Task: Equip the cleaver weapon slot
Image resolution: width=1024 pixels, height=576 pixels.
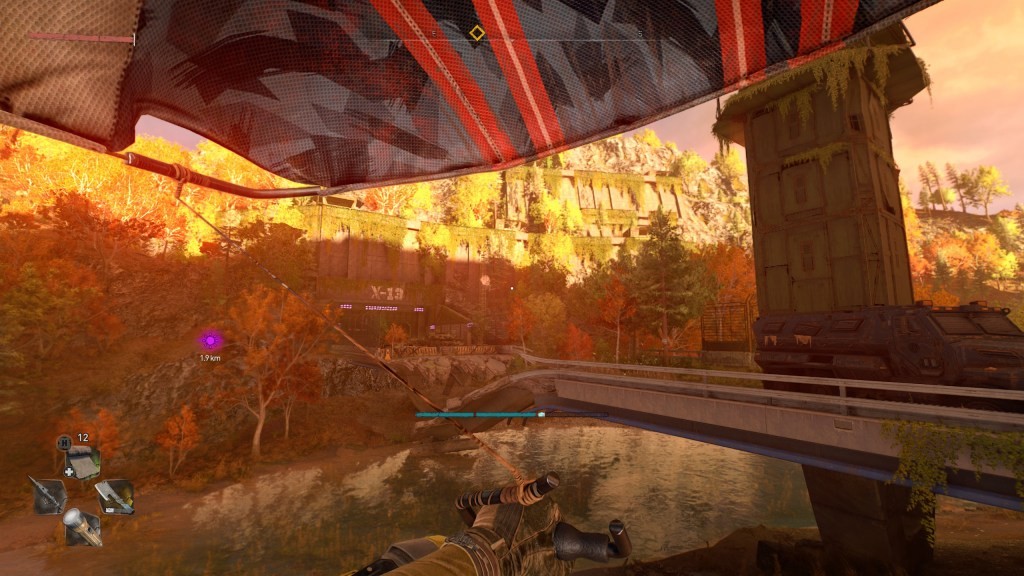Action: coord(114,496)
